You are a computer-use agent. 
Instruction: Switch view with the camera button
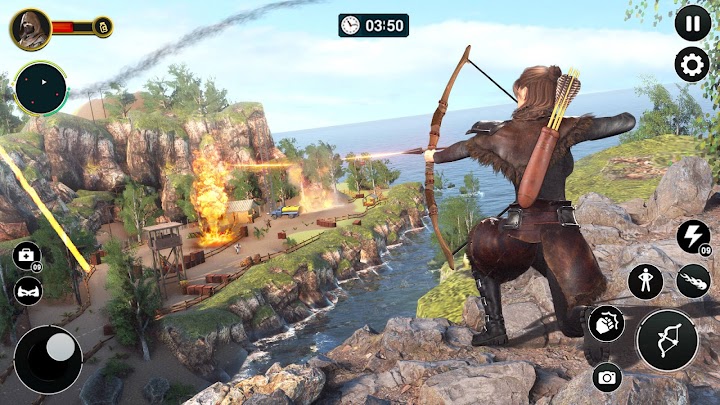(606, 377)
